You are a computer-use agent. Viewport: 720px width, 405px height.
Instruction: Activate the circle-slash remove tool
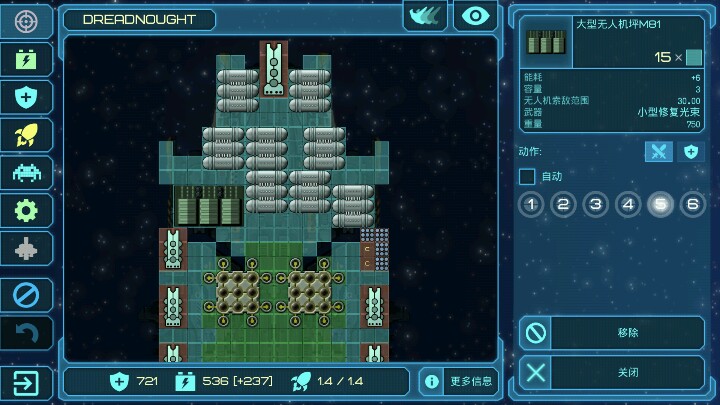(26, 295)
